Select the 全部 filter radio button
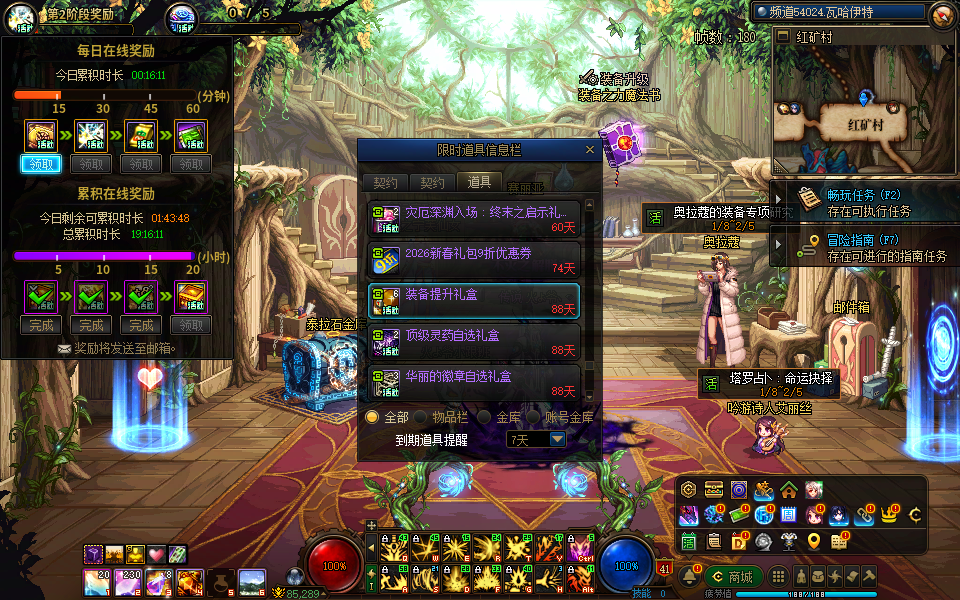Viewport: 960px width, 600px height. (x=372, y=416)
